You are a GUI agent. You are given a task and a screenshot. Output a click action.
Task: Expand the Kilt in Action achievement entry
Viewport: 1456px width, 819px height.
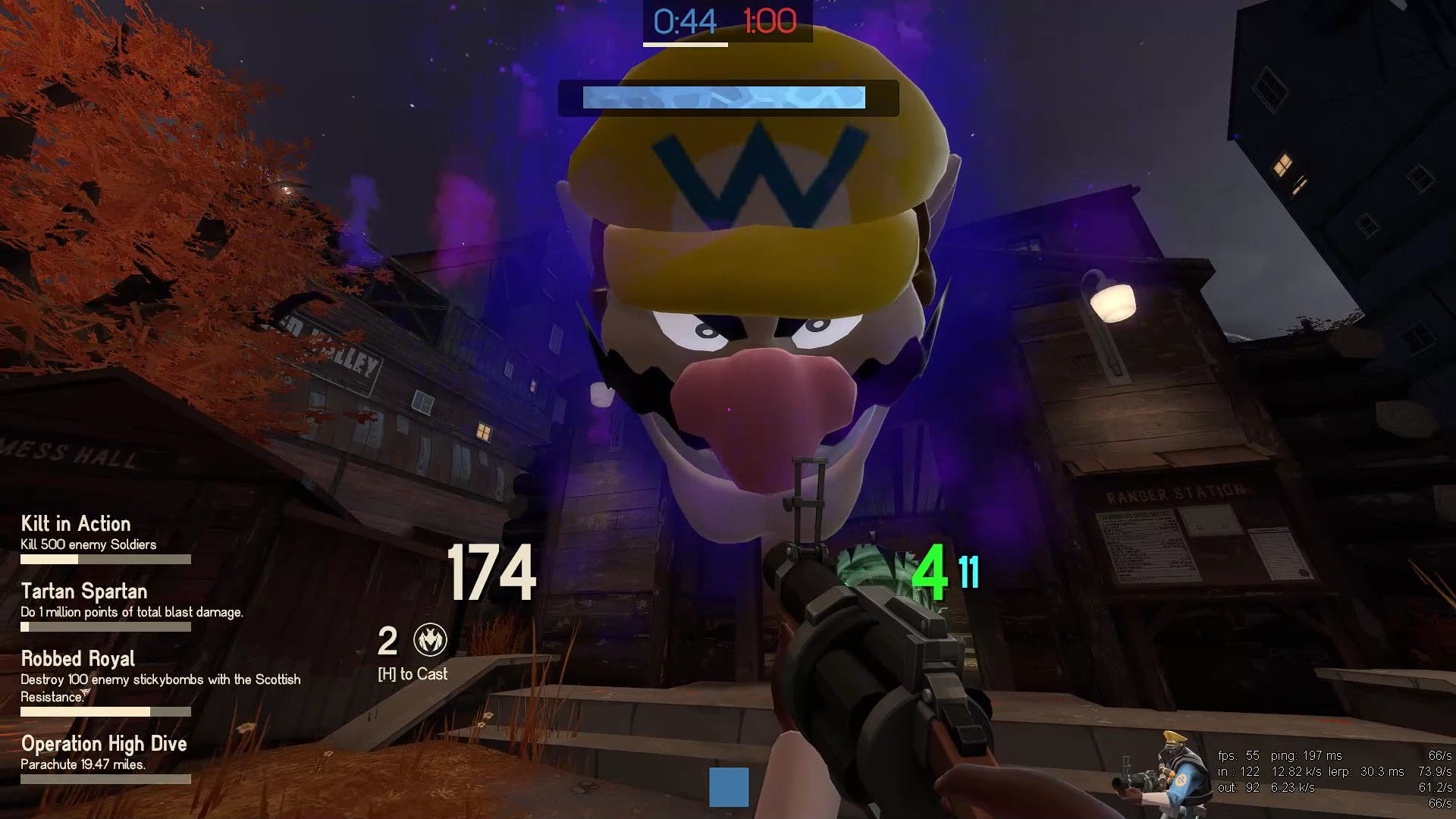click(74, 523)
